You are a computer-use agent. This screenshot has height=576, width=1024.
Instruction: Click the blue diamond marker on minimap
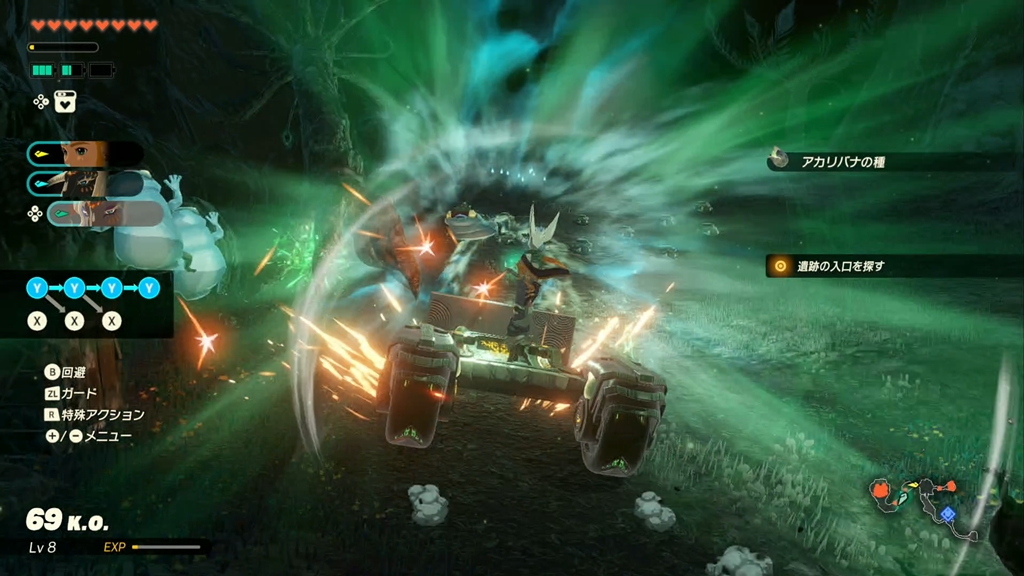click(x=947, y=514)
